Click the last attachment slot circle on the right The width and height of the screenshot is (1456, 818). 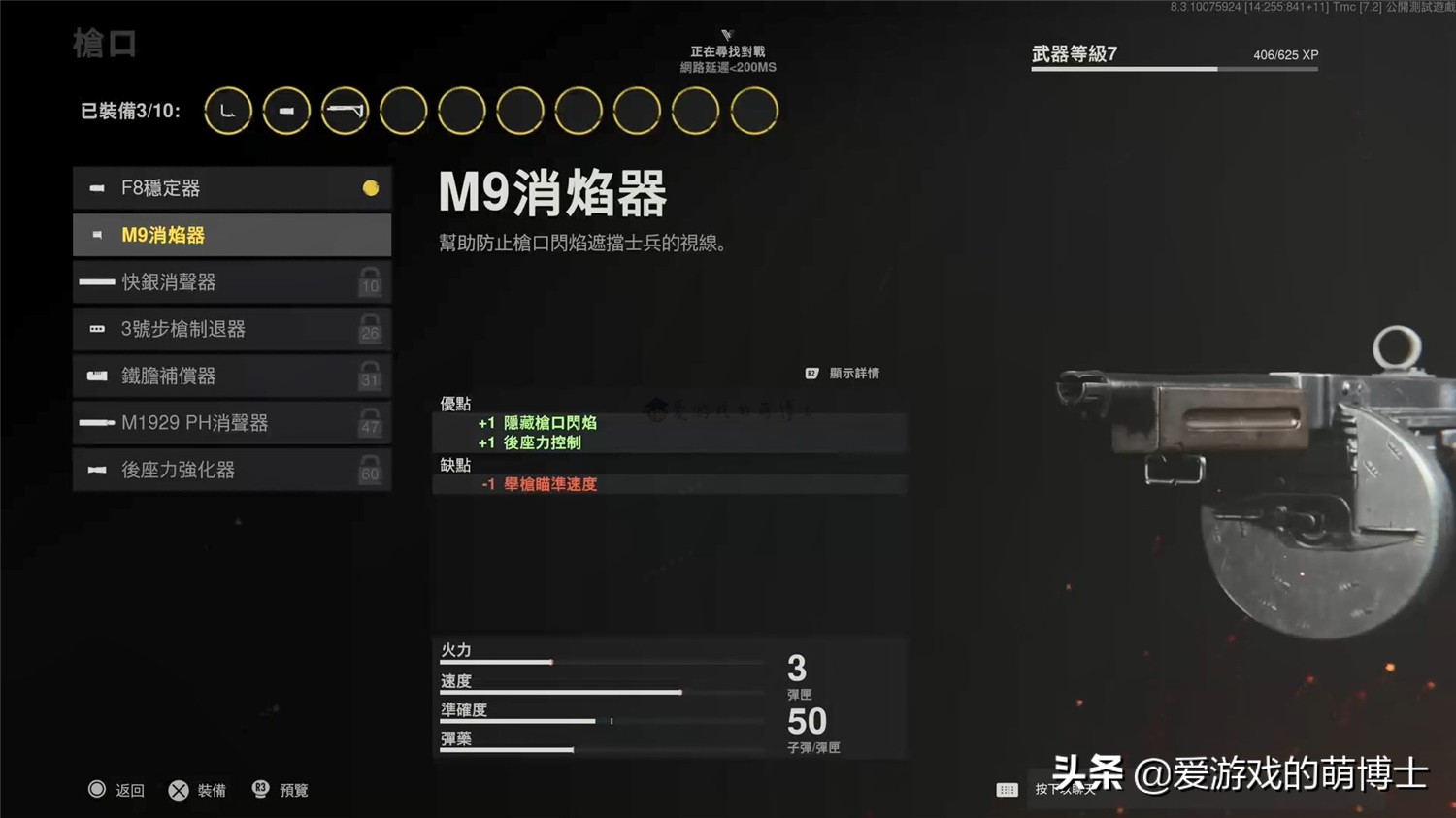click(754, 110)
